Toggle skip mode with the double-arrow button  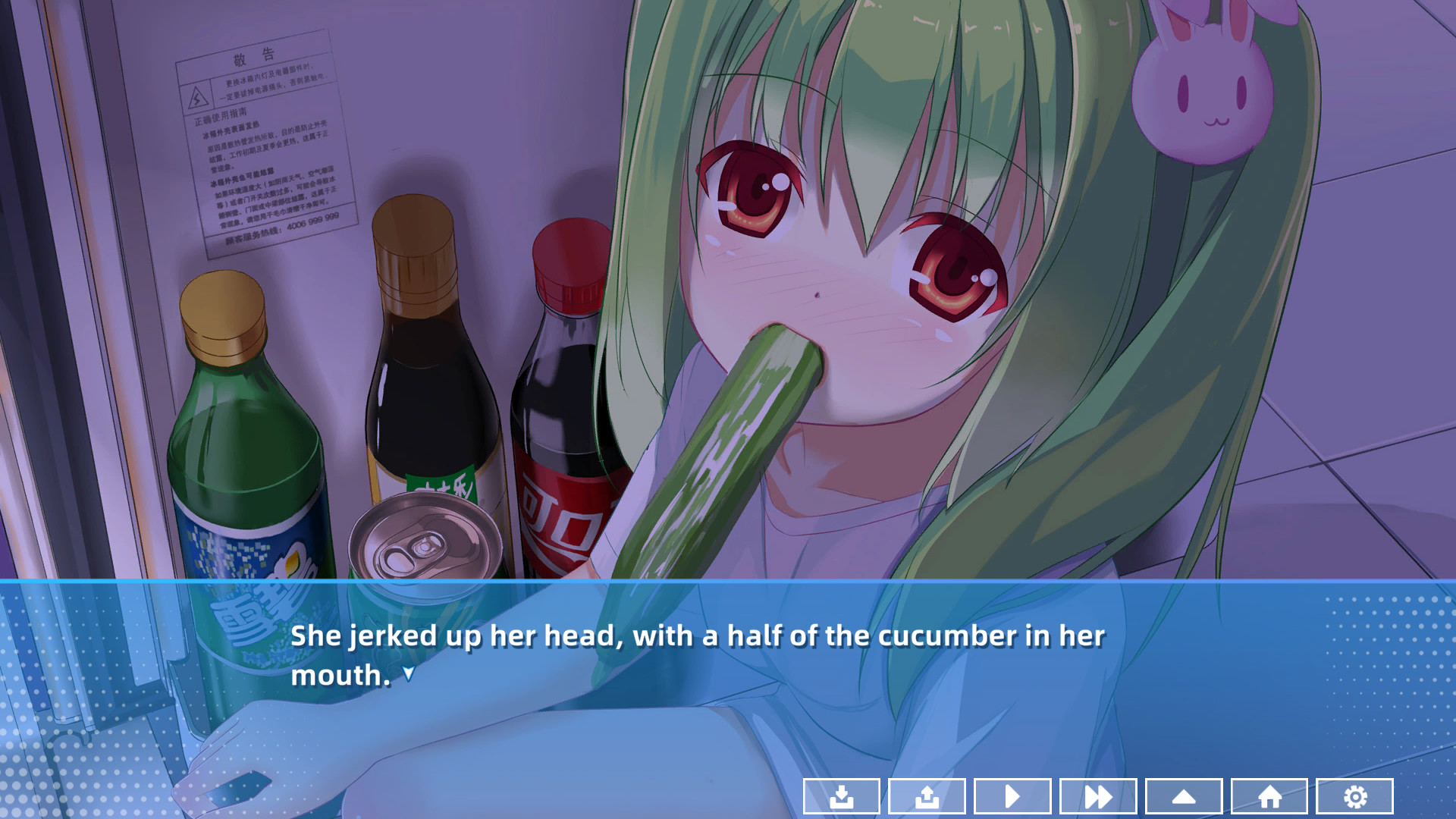tap(1097, 796)
